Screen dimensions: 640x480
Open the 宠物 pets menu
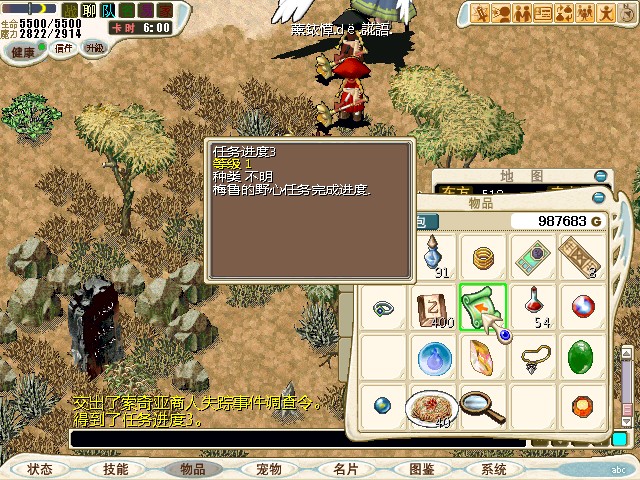point(269,468)
